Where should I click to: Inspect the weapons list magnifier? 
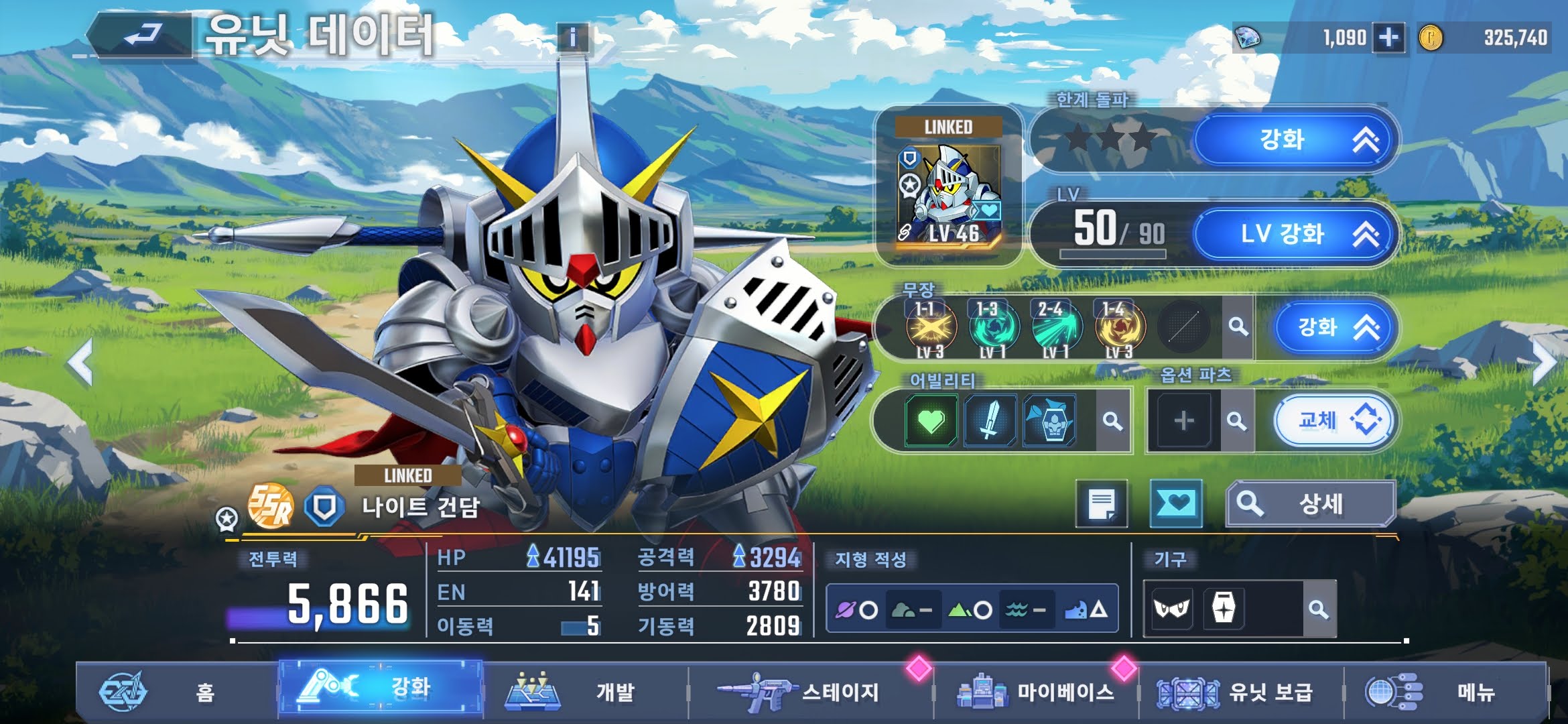1238,327
